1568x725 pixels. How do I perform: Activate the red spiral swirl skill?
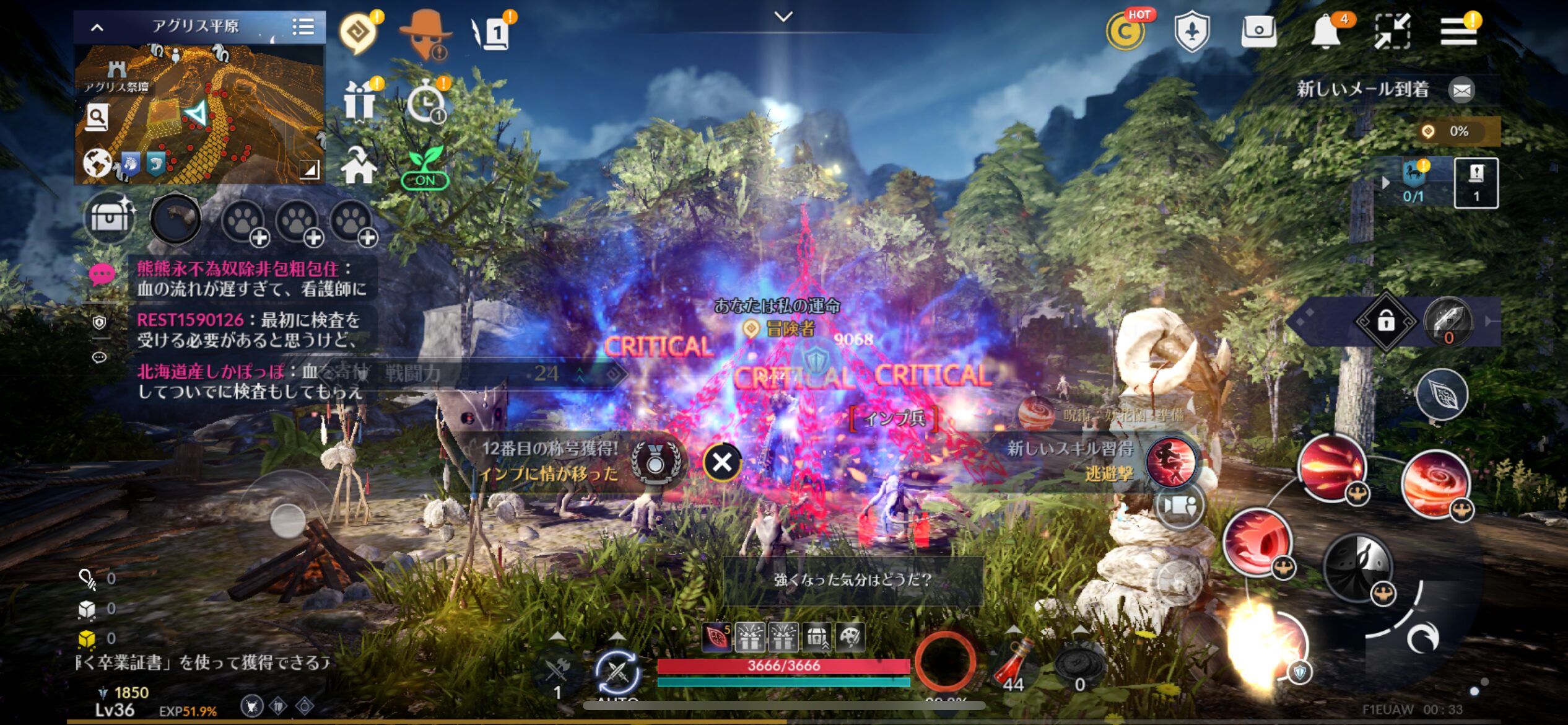coord(1434,483)
